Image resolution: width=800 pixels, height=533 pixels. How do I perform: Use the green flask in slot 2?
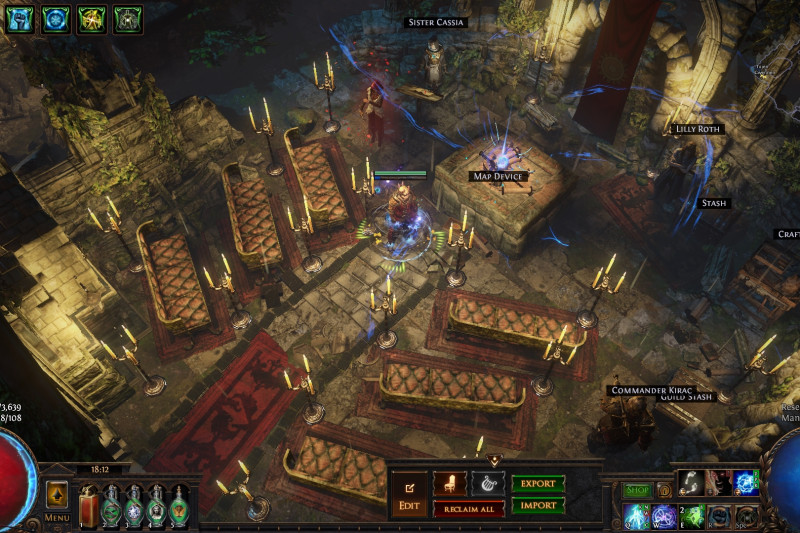[x=111, y=504]
